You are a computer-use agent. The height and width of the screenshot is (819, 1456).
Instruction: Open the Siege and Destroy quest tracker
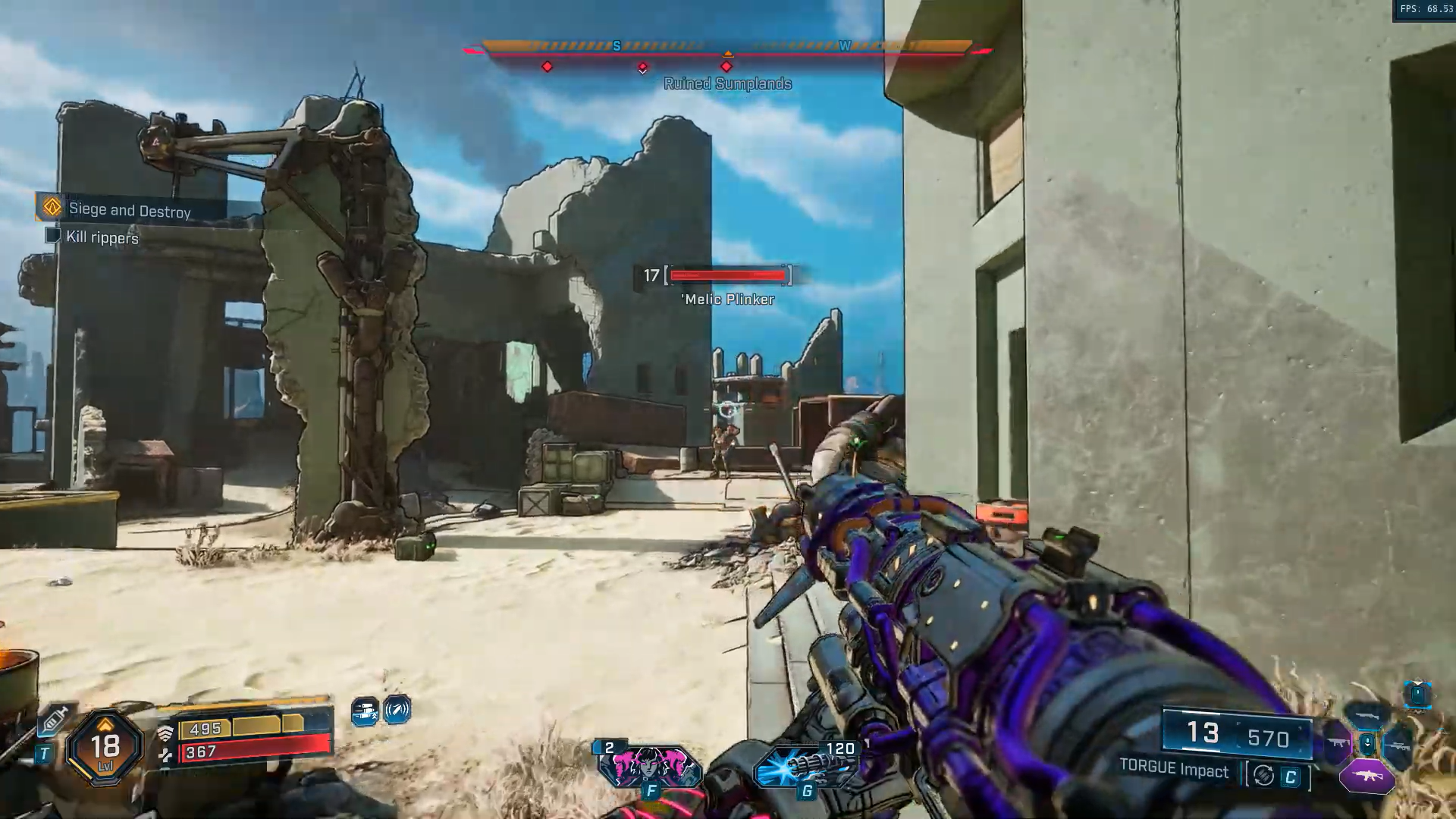[129, 209]
